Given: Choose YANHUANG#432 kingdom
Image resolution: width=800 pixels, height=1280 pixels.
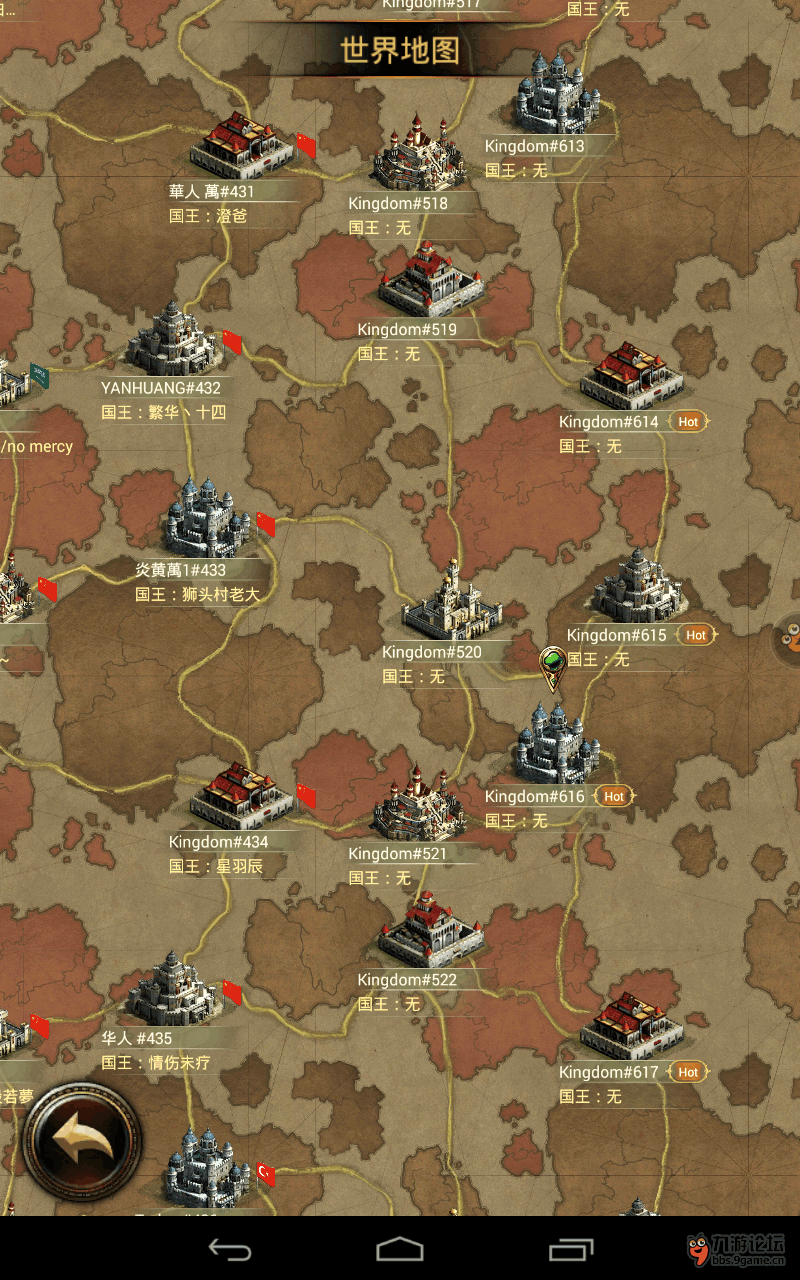Looking at the screenshot, I should 172,339.
